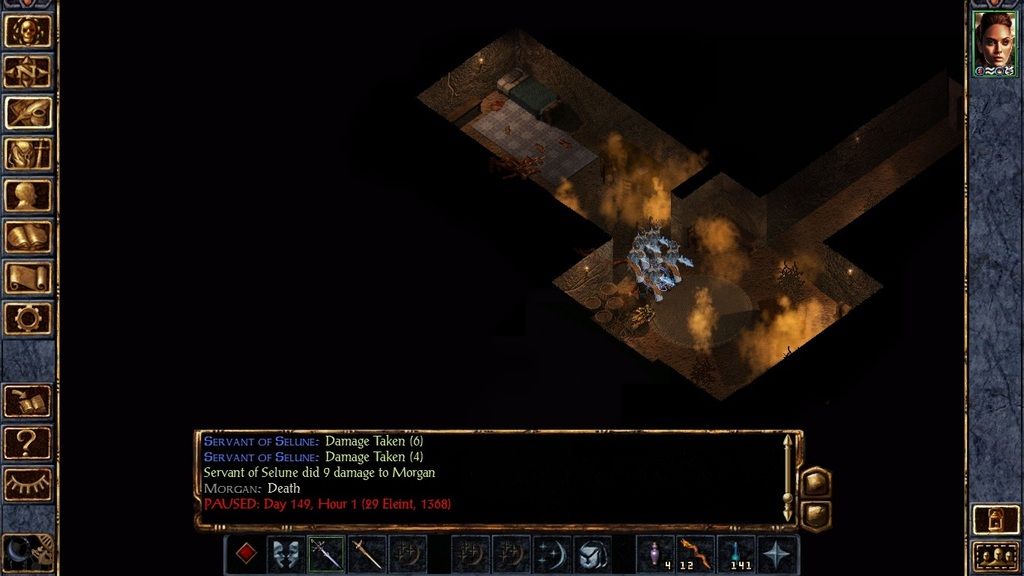The width and height of the screenshot is (1024, 576).
Task: Open the inventory screen
Action: [28, 154]
